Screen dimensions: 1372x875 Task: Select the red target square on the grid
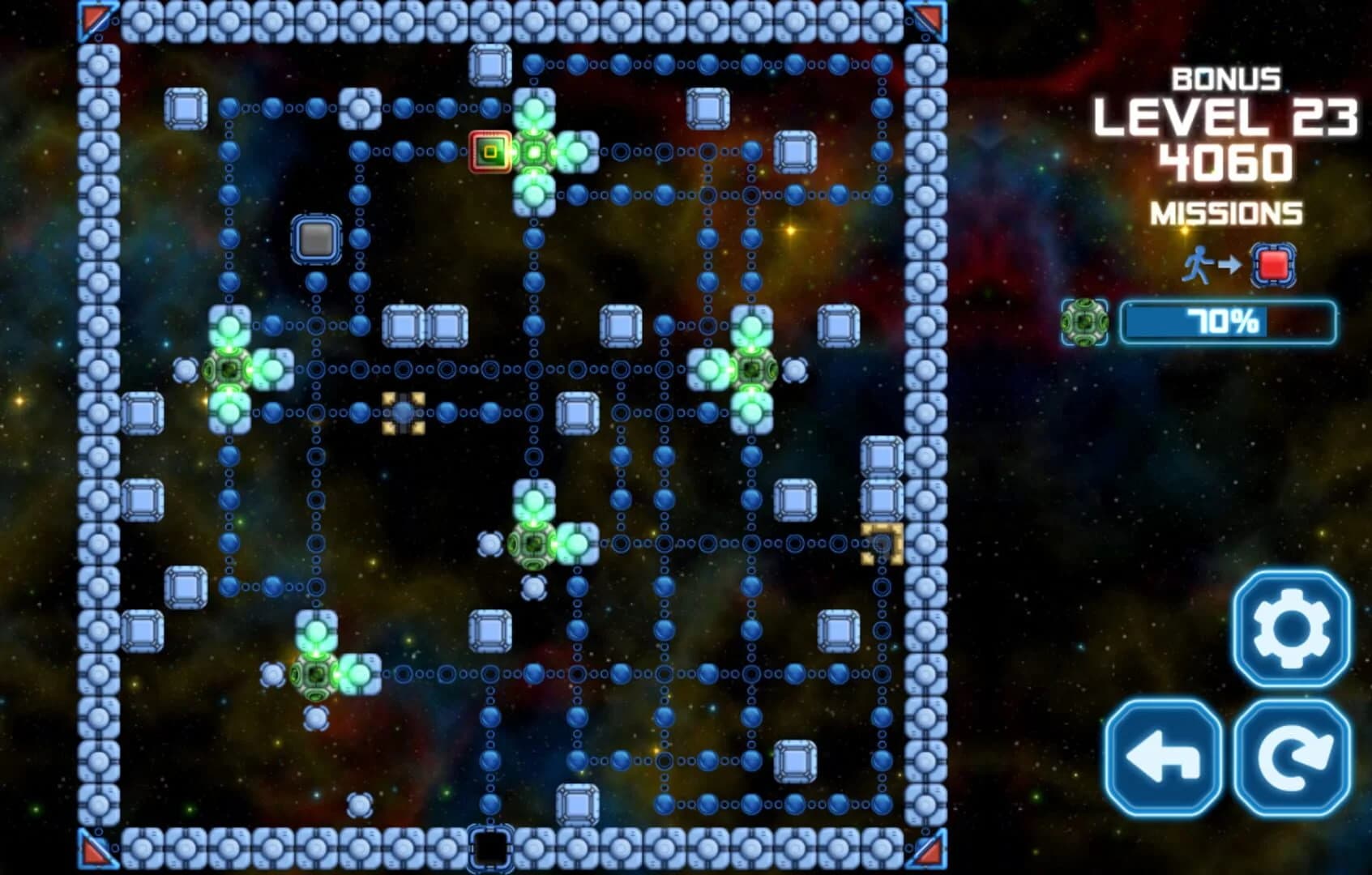tap(489, 150)
